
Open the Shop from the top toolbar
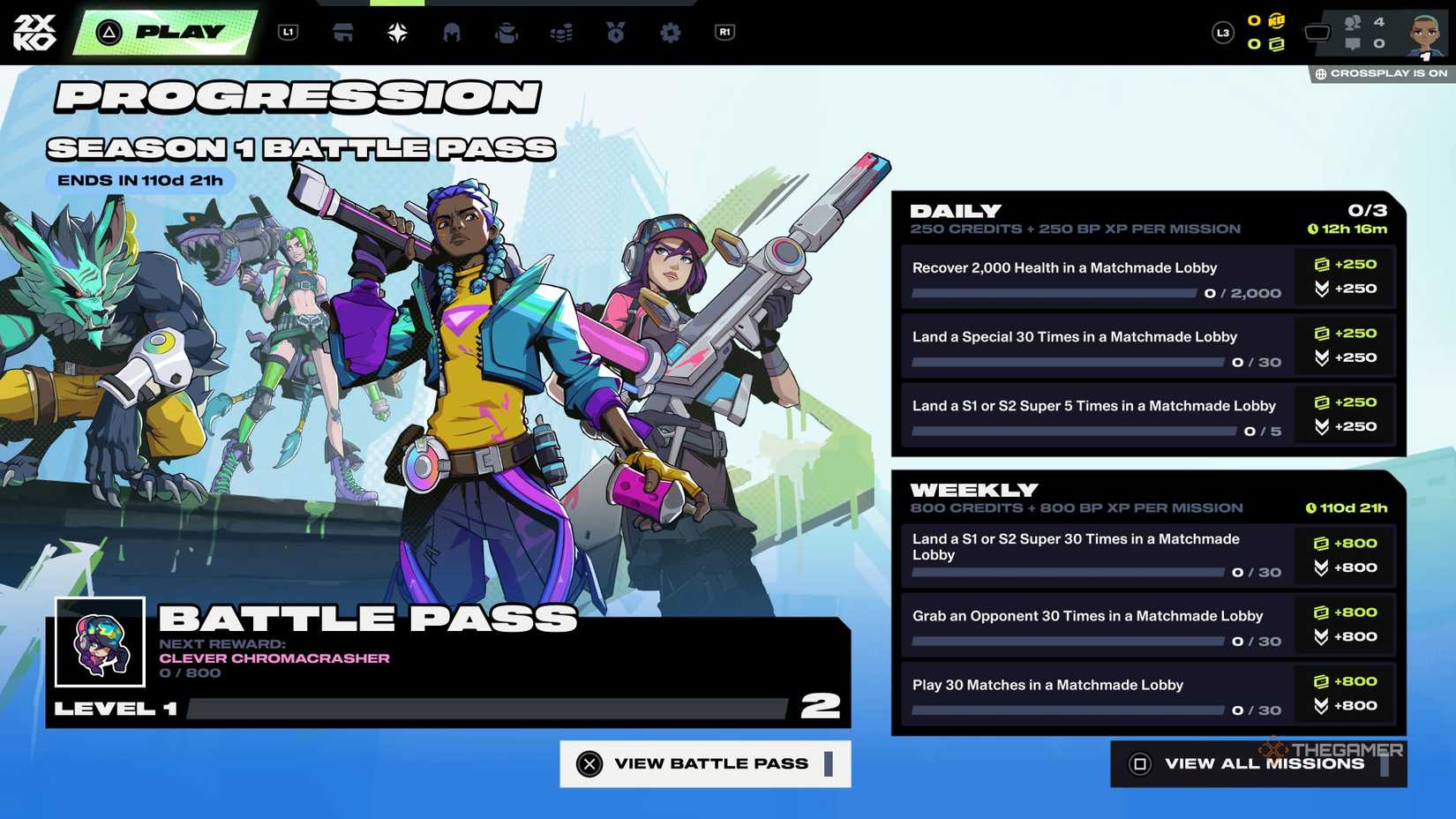[x=342, y=33]
